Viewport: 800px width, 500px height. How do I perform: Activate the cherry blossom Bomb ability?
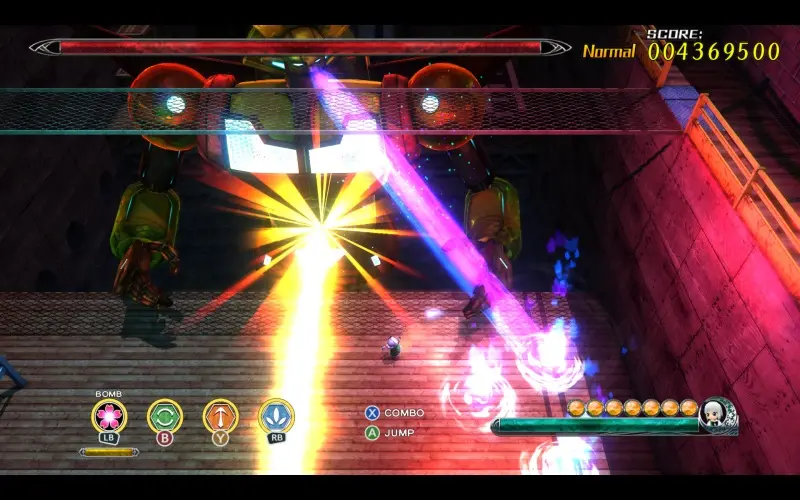[x=109, y=416]
